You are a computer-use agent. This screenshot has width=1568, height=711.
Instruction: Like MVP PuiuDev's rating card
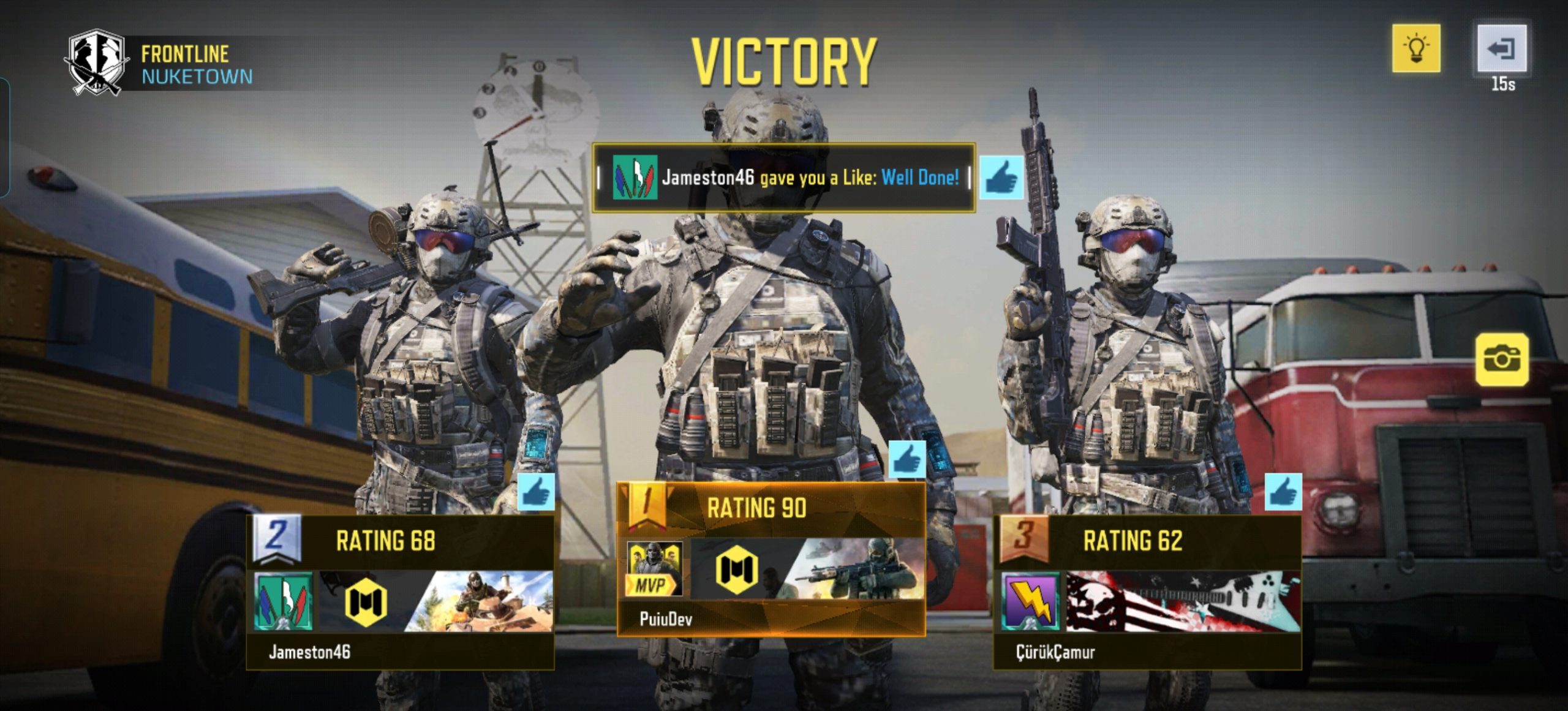point(907,459)
